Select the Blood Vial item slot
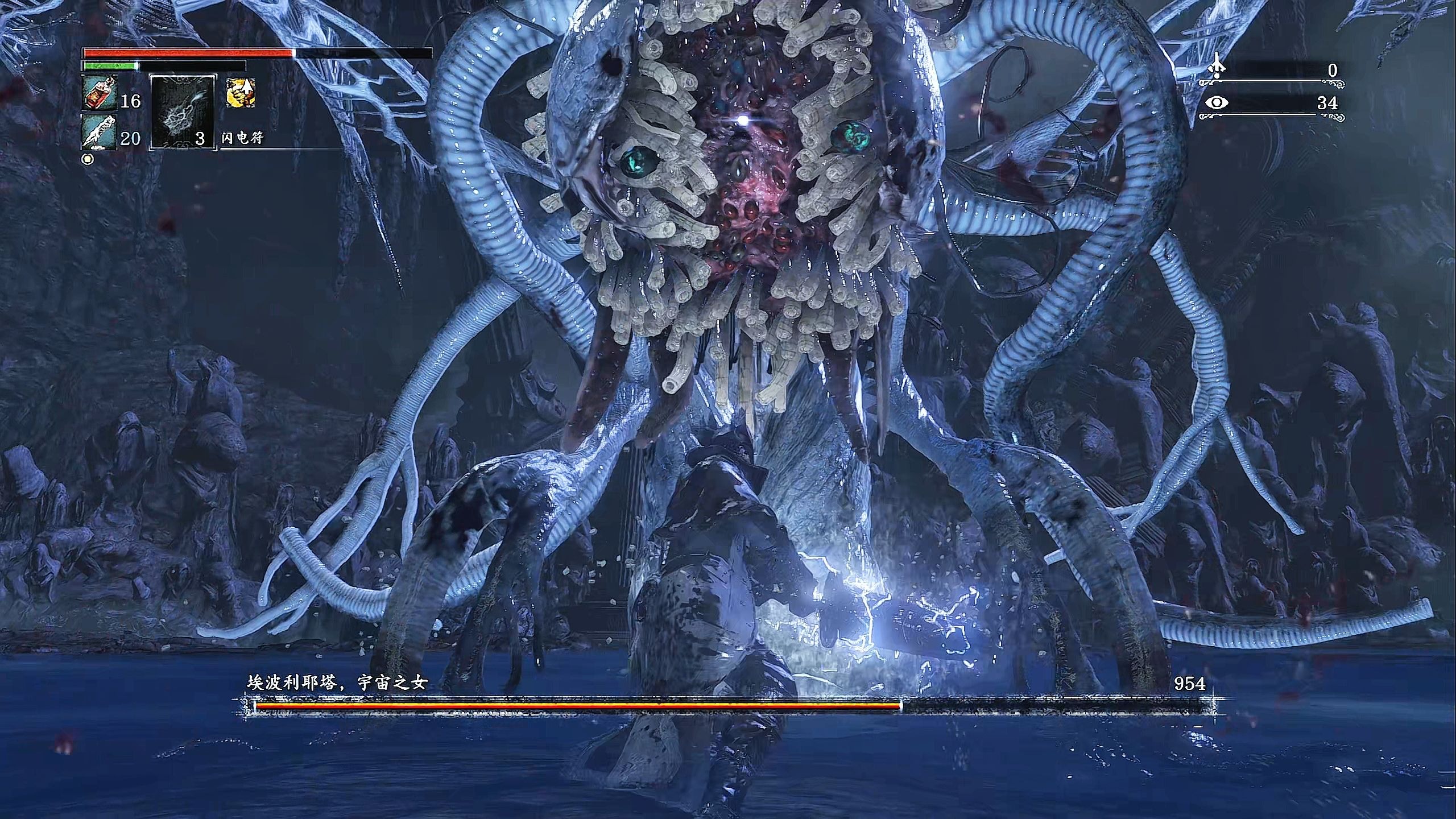Image resolution: width=1456 pixels, height=819 pixels. (100, 93)
